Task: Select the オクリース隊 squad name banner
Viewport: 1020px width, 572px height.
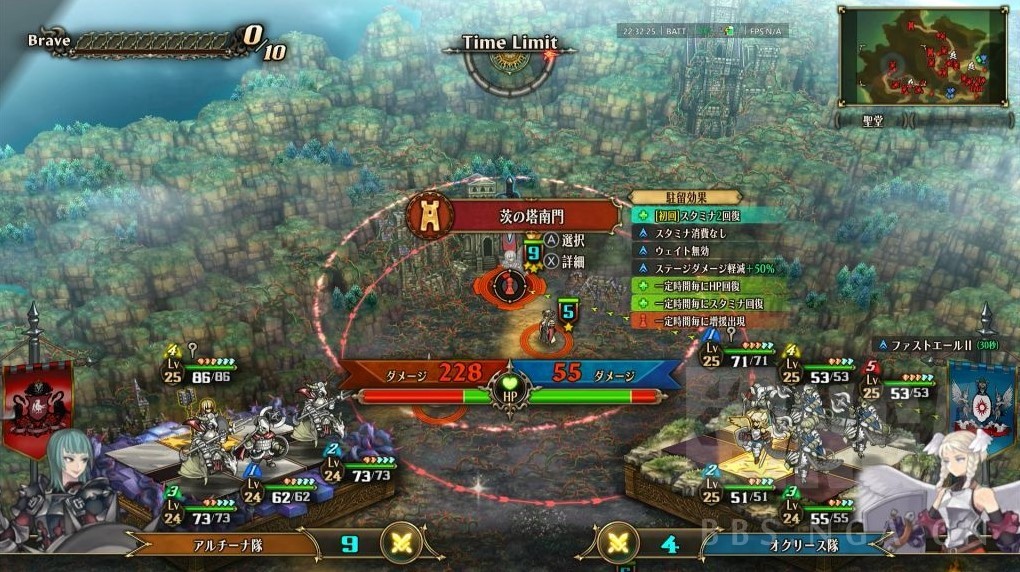Action: (x=788, y=545)
